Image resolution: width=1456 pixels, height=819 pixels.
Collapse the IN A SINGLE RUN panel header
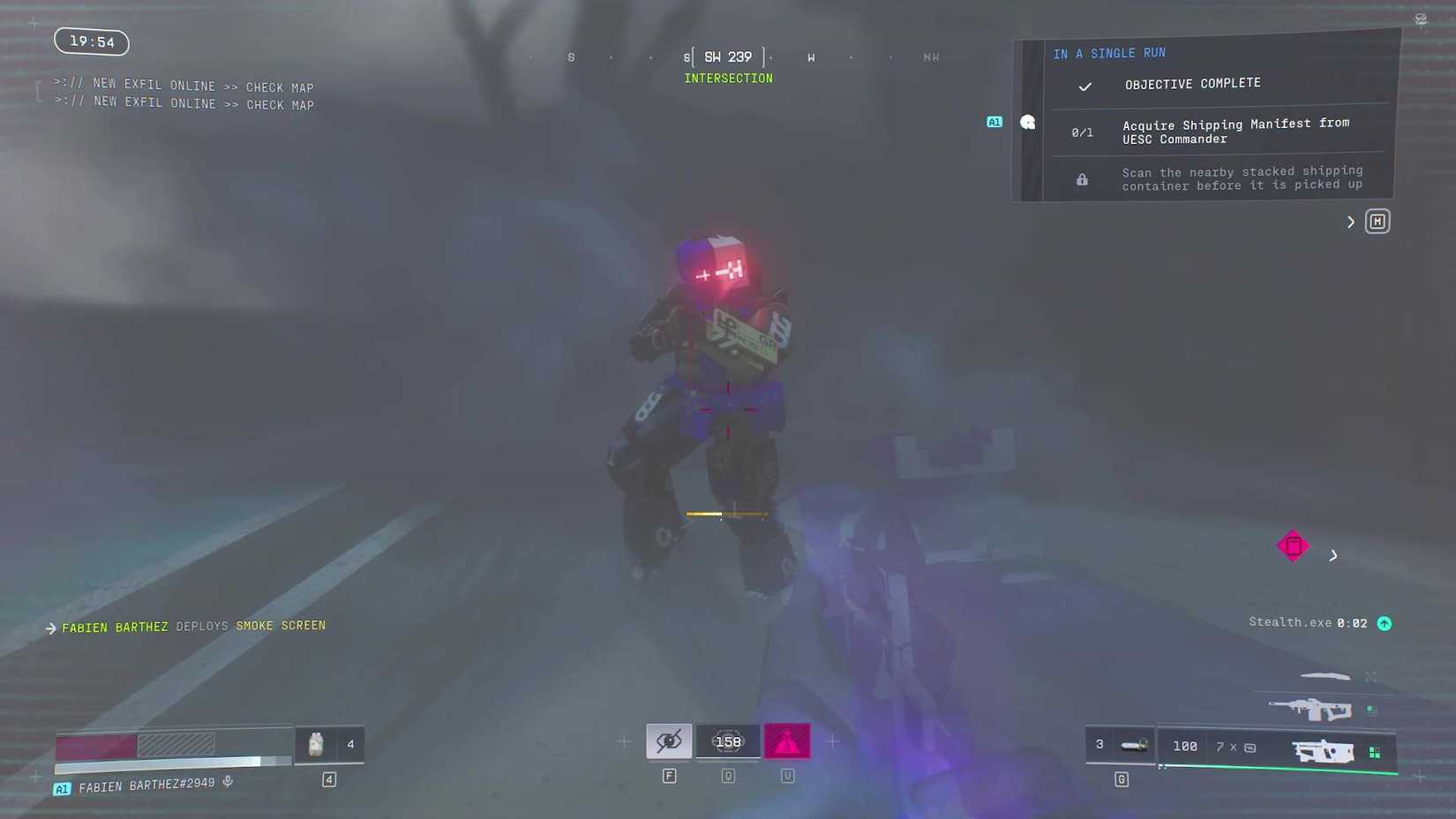(1109, 53)
